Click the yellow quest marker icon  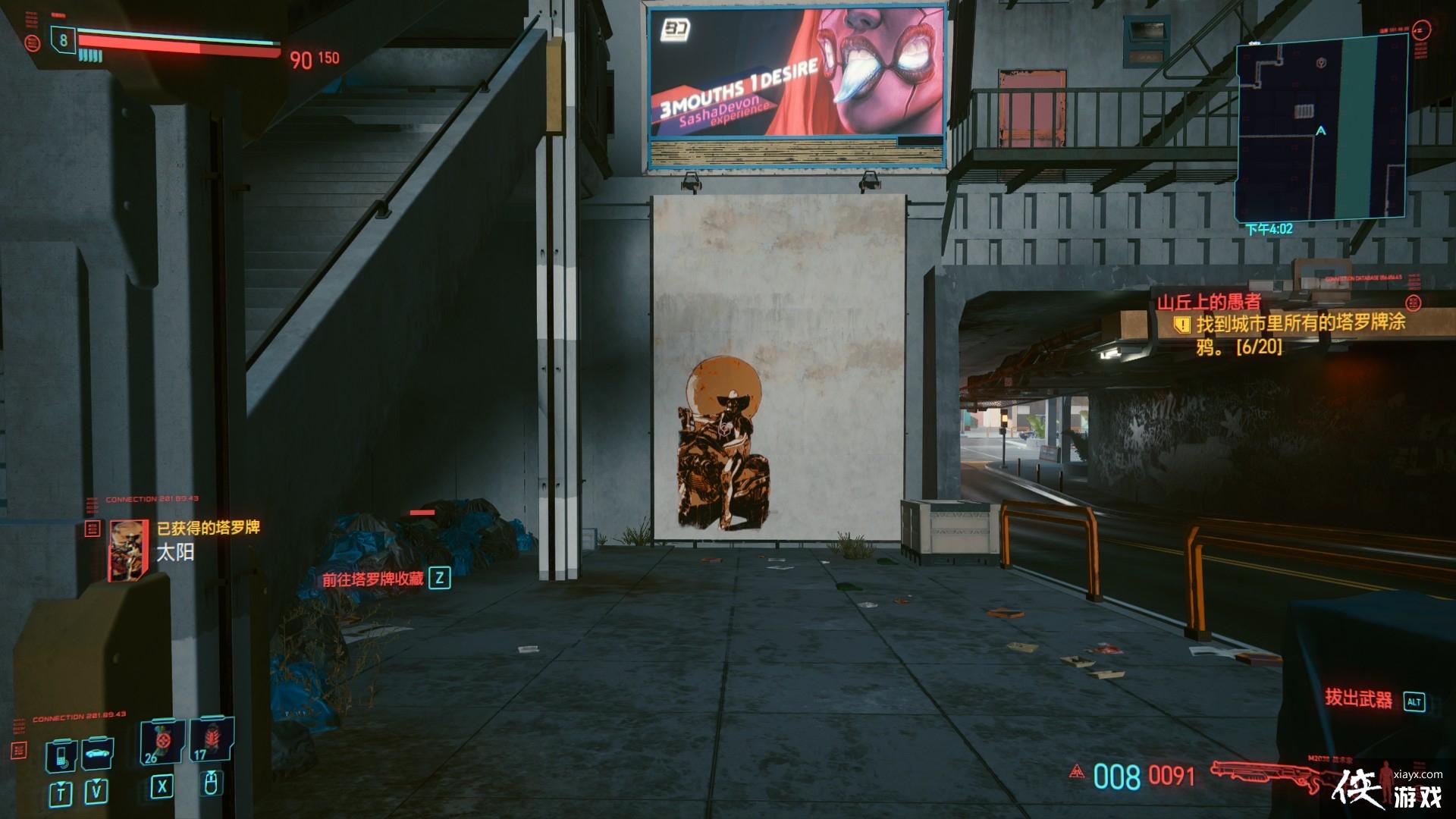(1181, 325)
